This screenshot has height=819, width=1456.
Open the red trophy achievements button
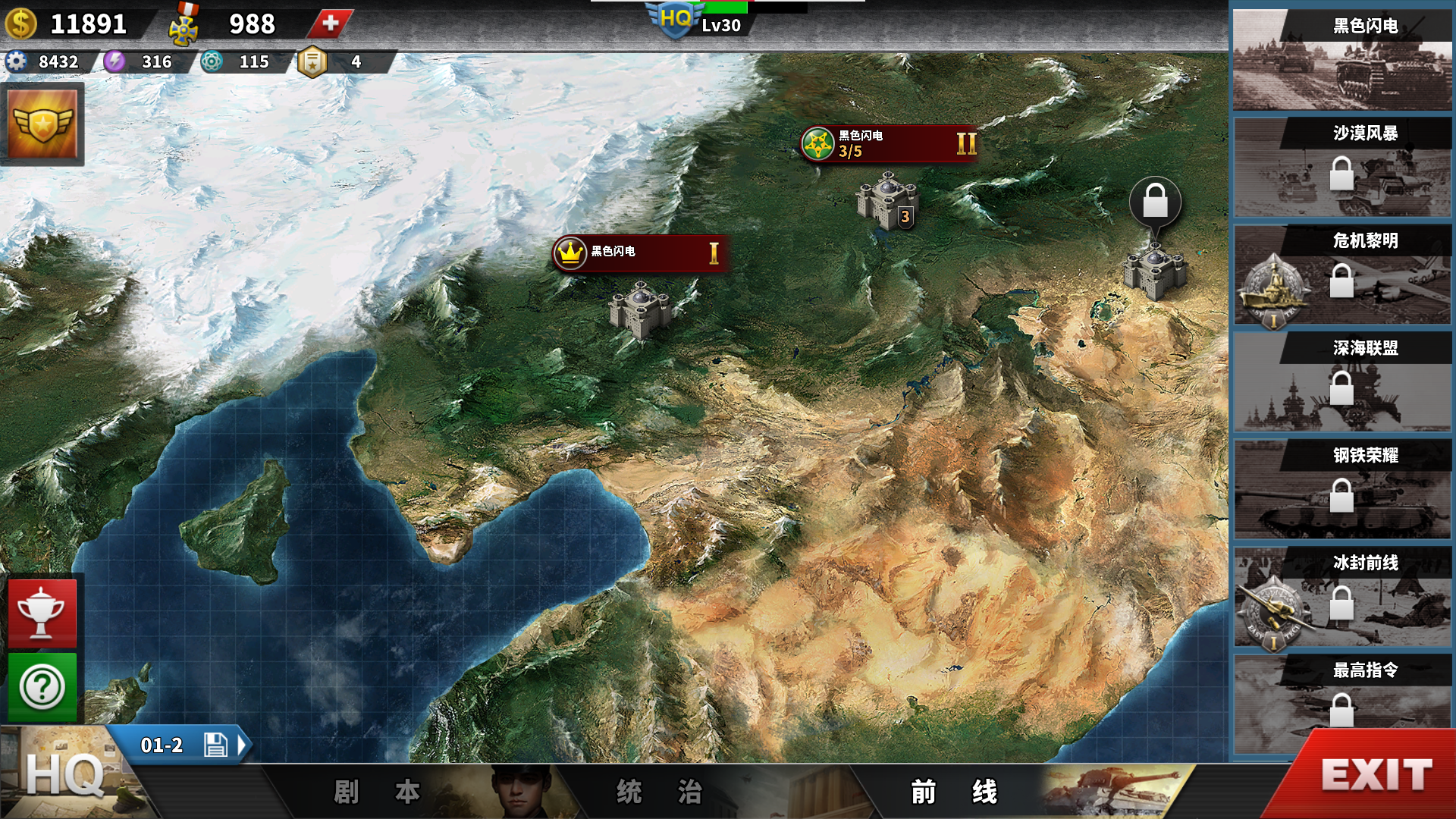coord(42,613)
